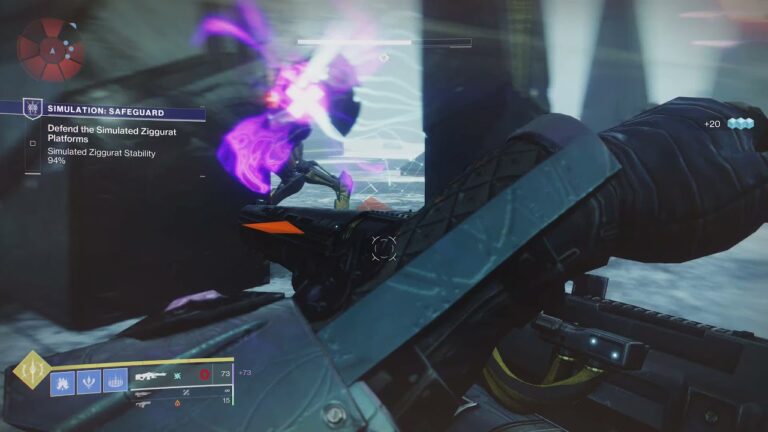This screenshot has width=768, height=432.
Task: Trigger the melee ability icon
Action: [89, 381]
